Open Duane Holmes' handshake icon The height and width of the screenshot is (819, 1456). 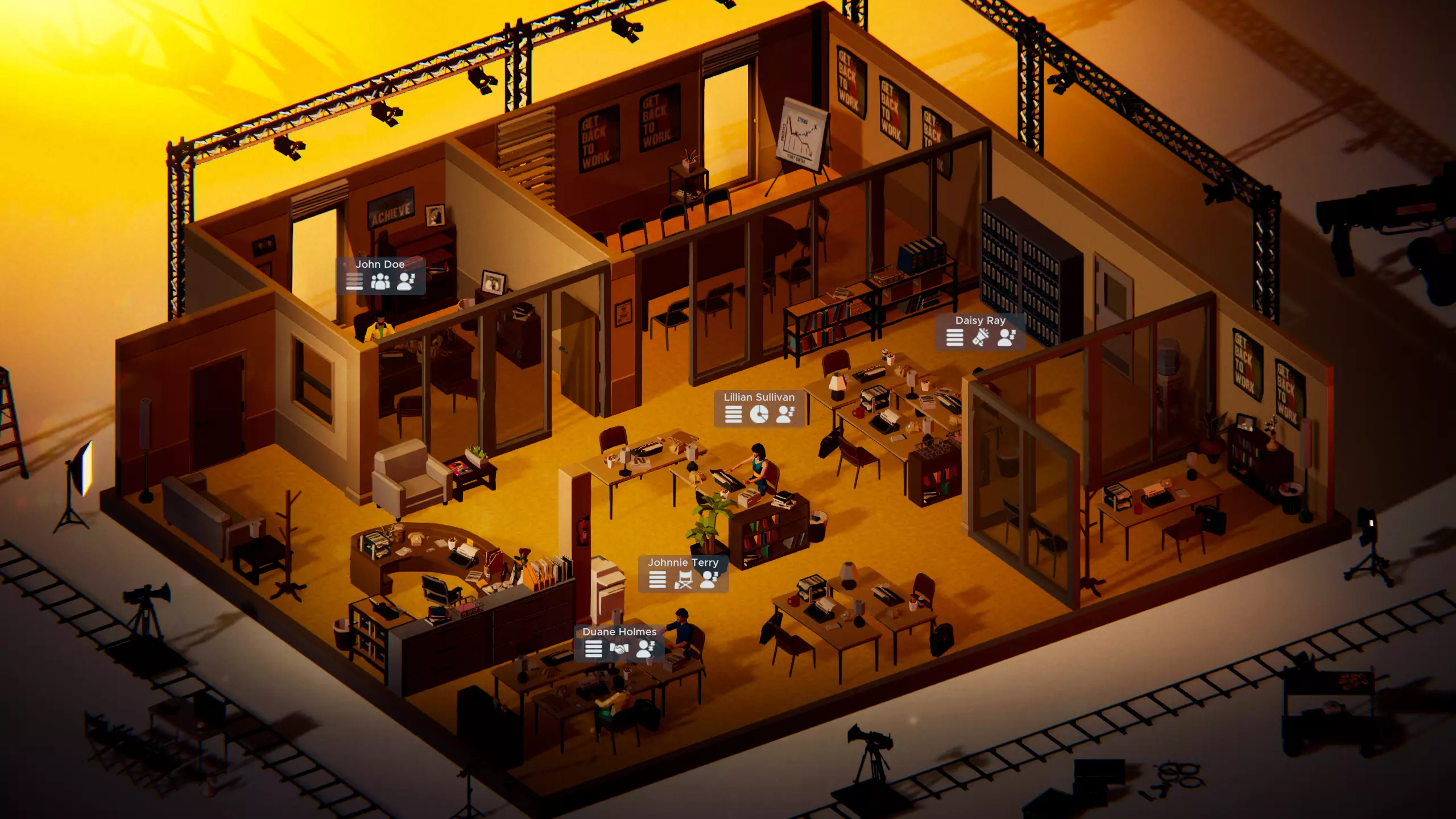pos(619,649)
